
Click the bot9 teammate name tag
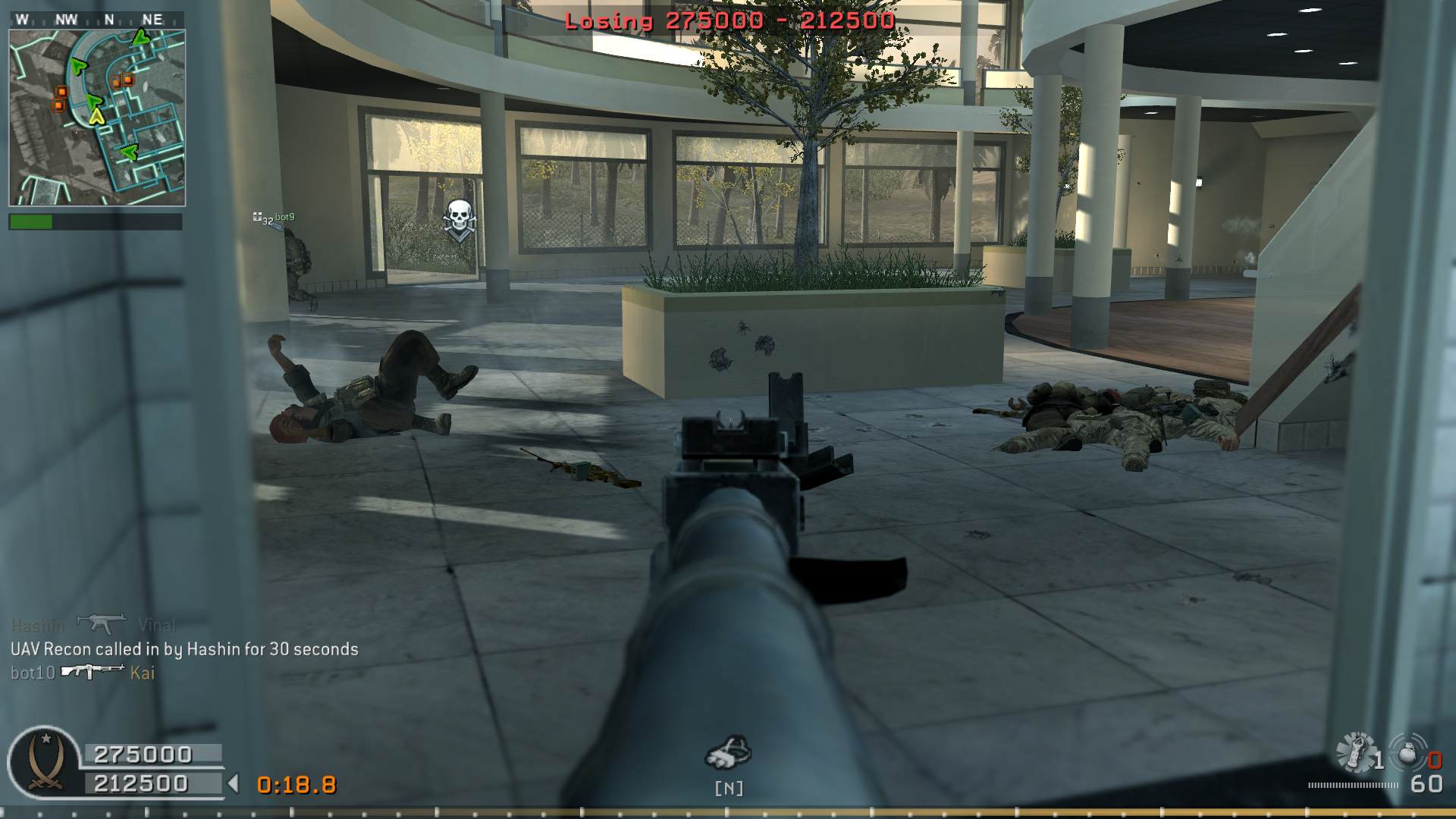click(284, 217)
